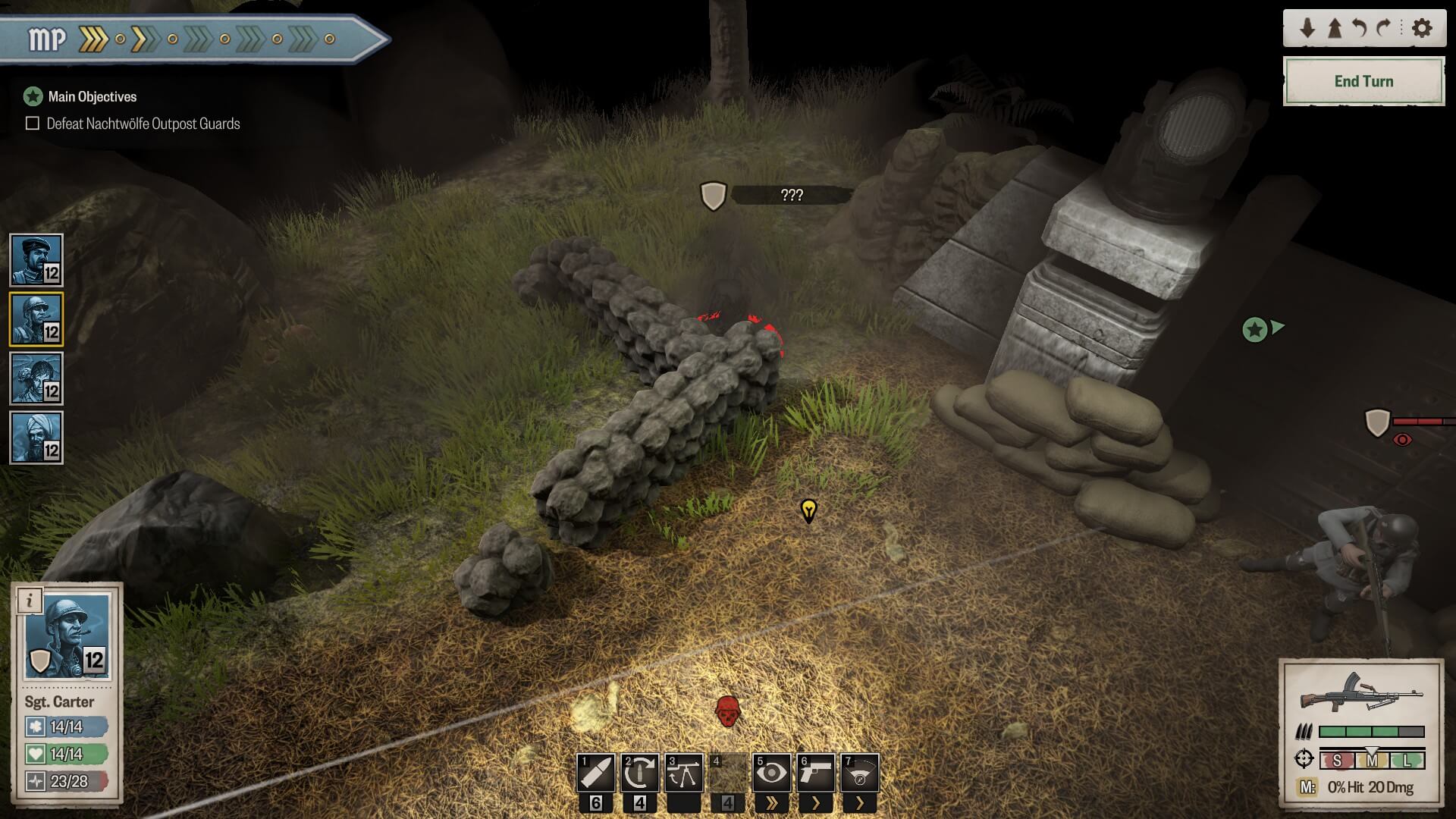
Task: Click the undo arrow in the top toolbar
Action: click(1360, 29)
